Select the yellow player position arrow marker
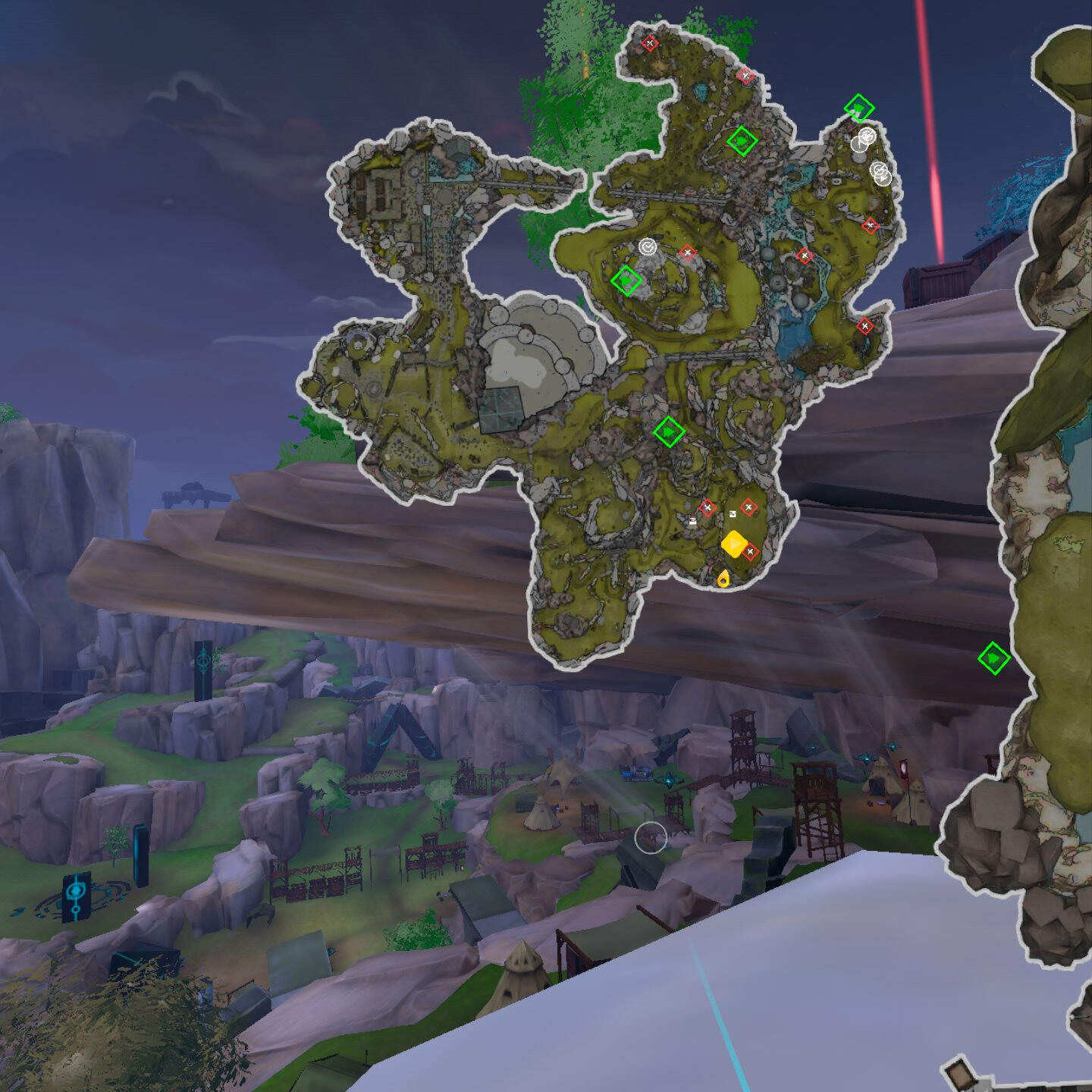Screen dimensions: 1092x1092 tap(734, 544)
